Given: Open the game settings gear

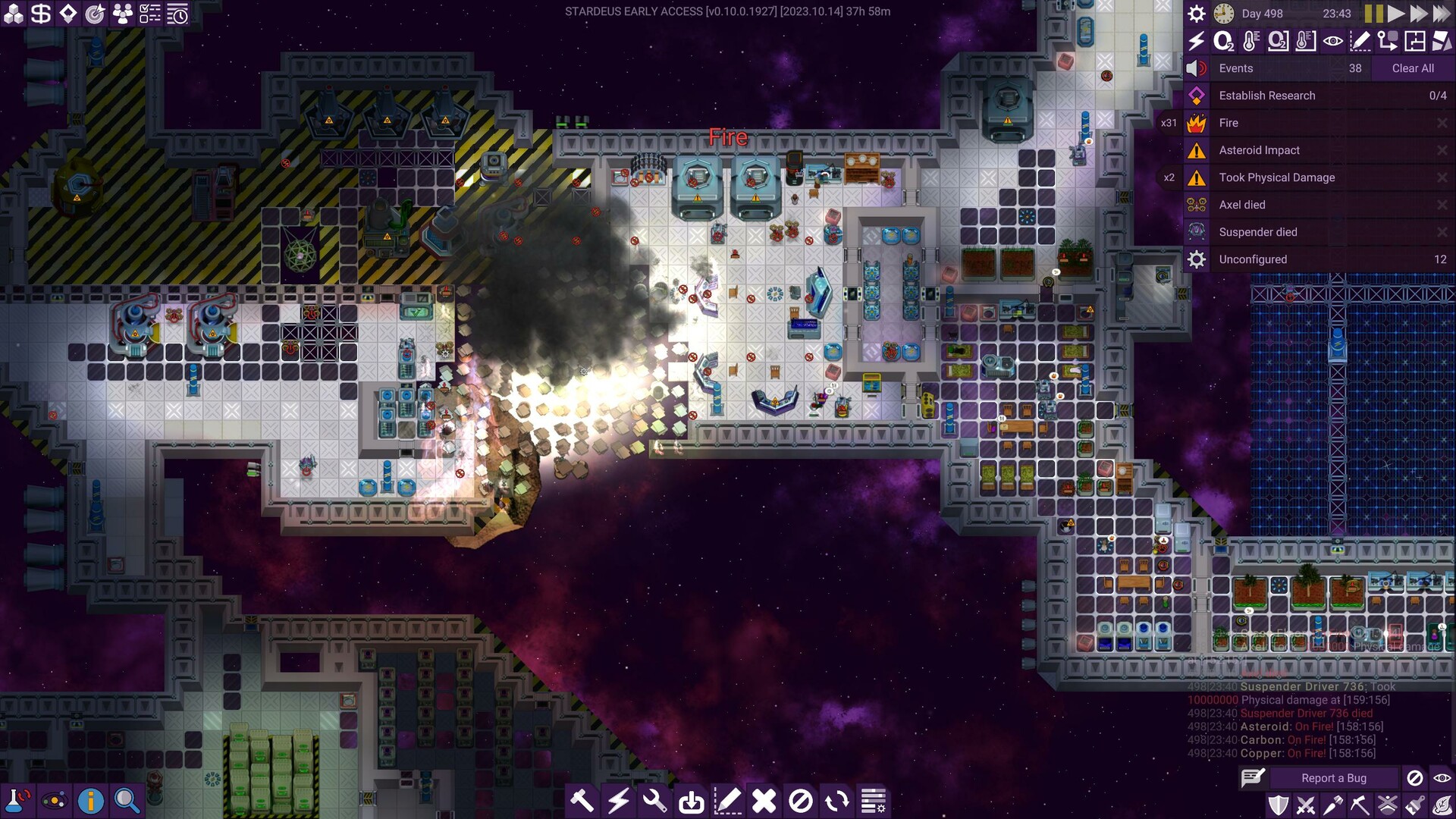Looking at the screenshot, I should pyautogui.click(x=1197, y=13).
